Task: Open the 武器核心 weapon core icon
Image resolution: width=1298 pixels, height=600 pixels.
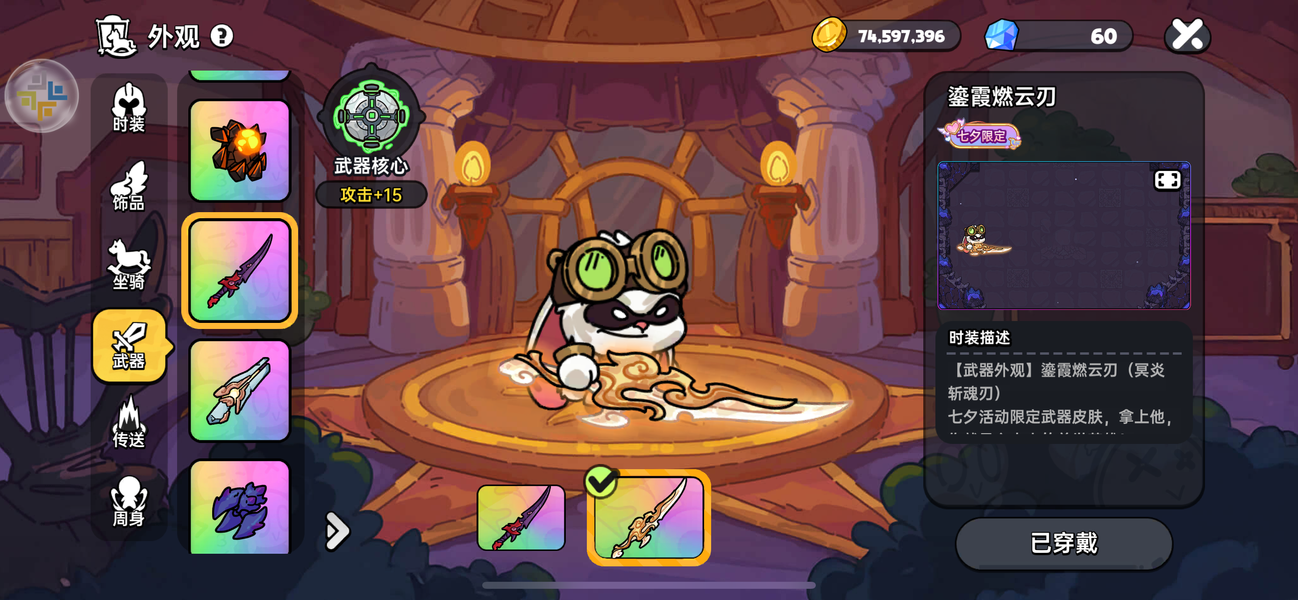Action: click(x=371, y=116)
